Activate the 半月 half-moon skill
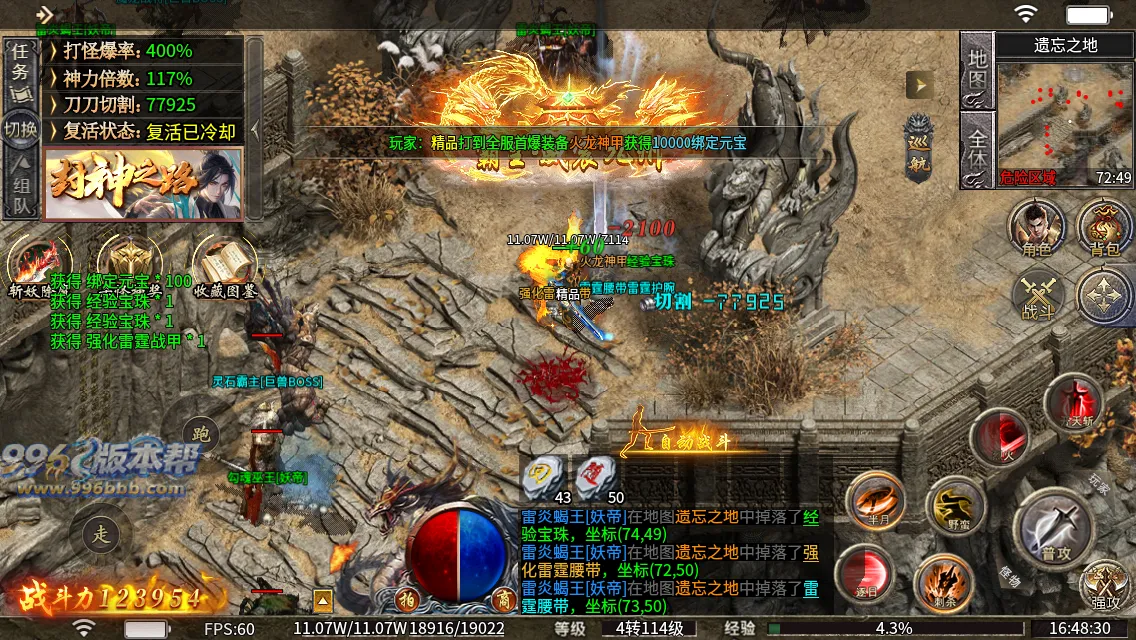Screen dimensions: 1136x640 tap(875, 500)
